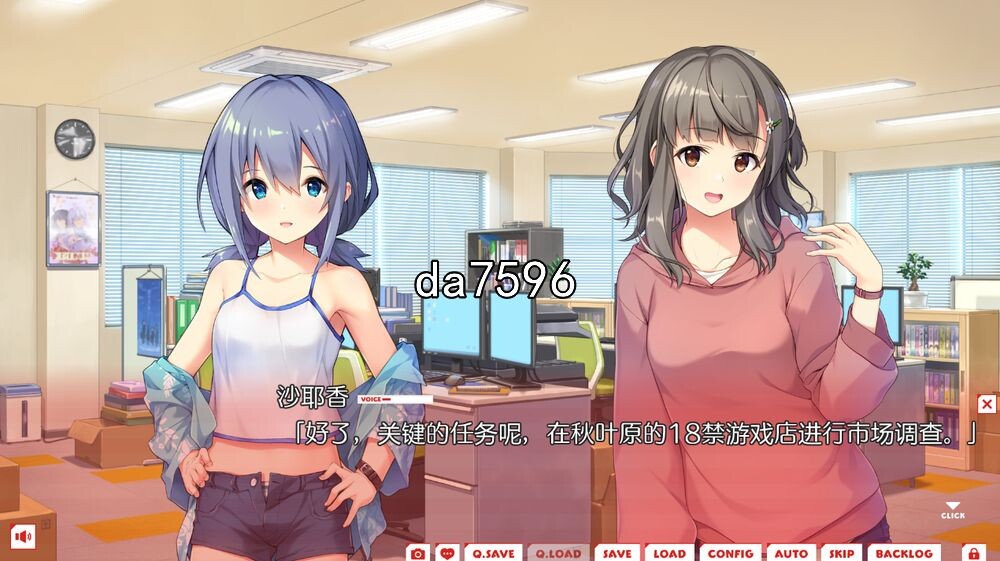Show the BACKLOG dialogue history
The width and height of the screenshot is (1000, 561).
(904, 553)
